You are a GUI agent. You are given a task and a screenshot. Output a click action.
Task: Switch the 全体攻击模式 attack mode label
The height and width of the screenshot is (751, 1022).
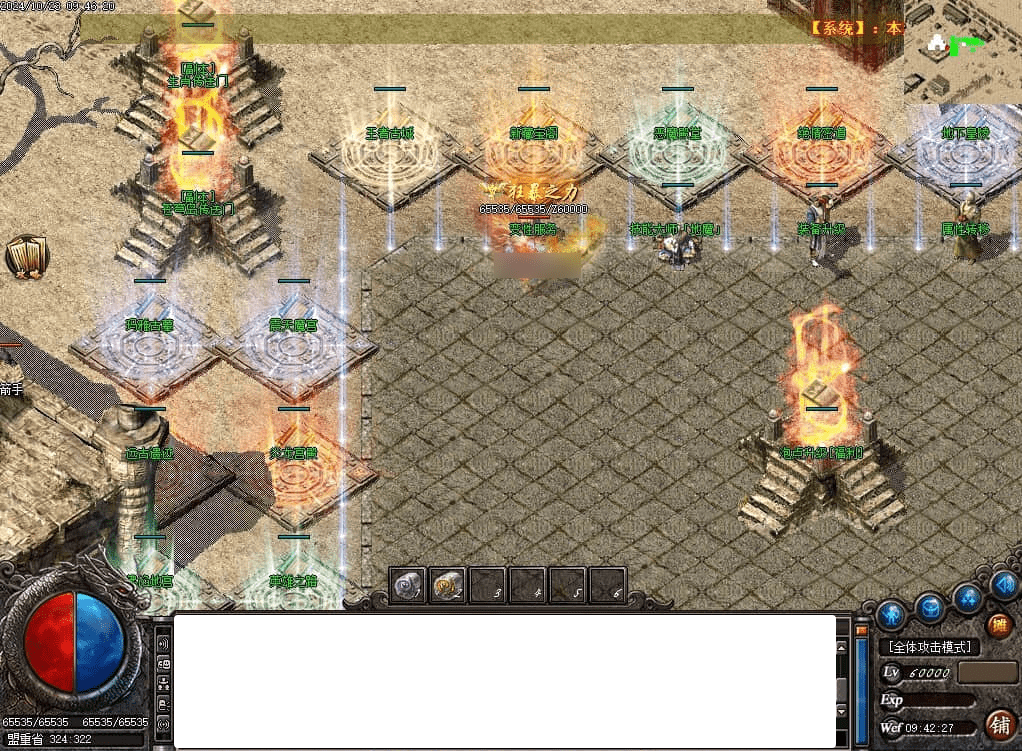tap(929, 647)
